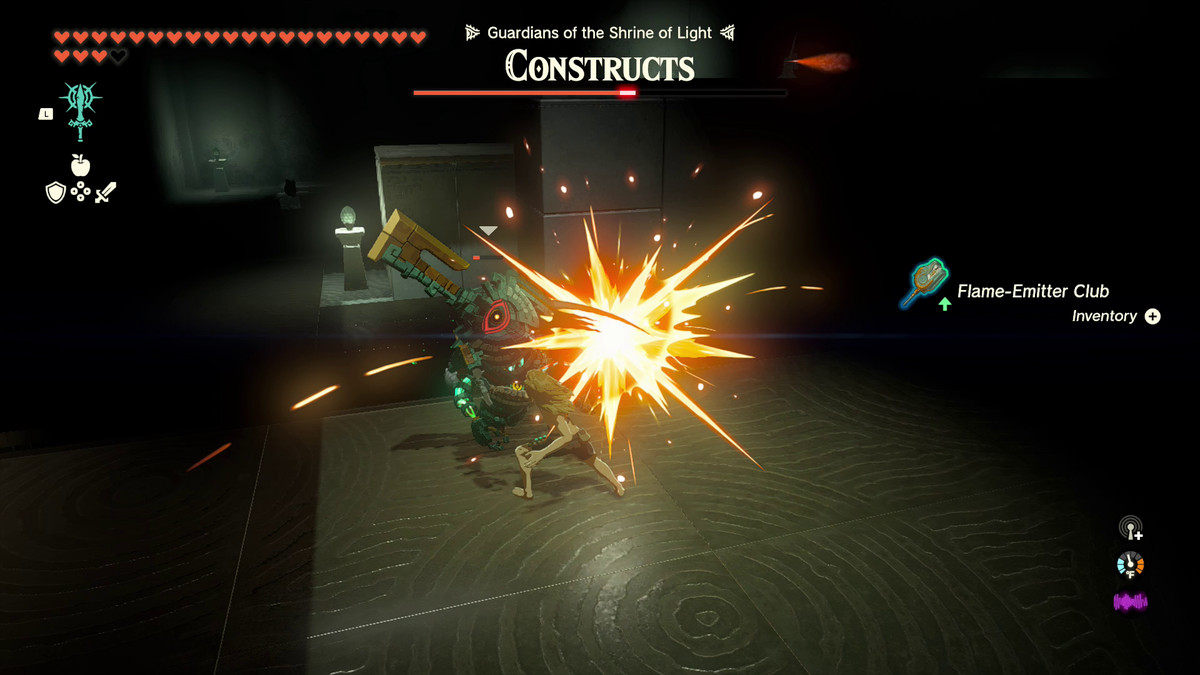Activate the teal sword ability icon

click(81, 110)
